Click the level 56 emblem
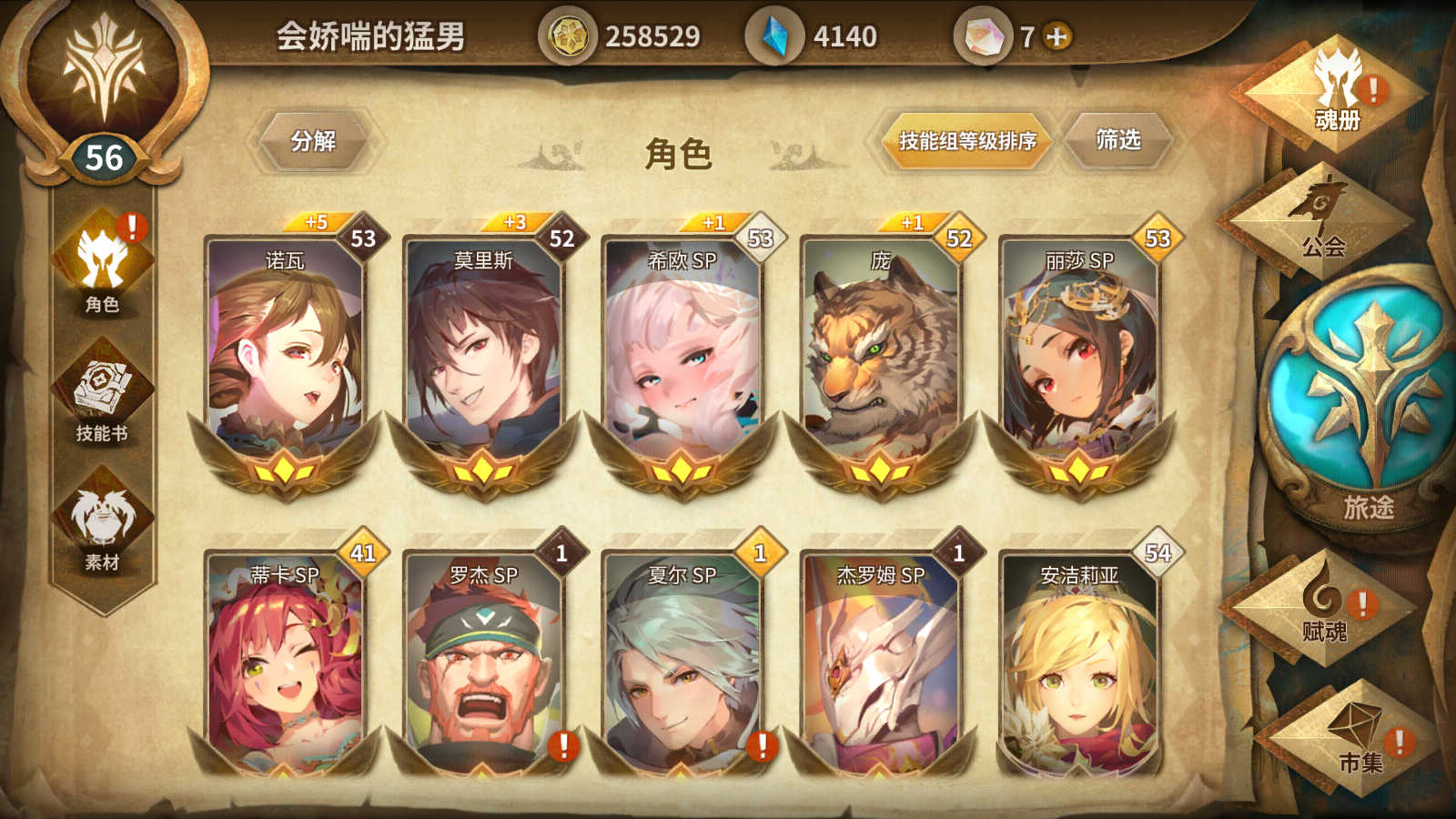This screenshot has width=1456, height=819. pyautogui.click(x=103, y=155)
